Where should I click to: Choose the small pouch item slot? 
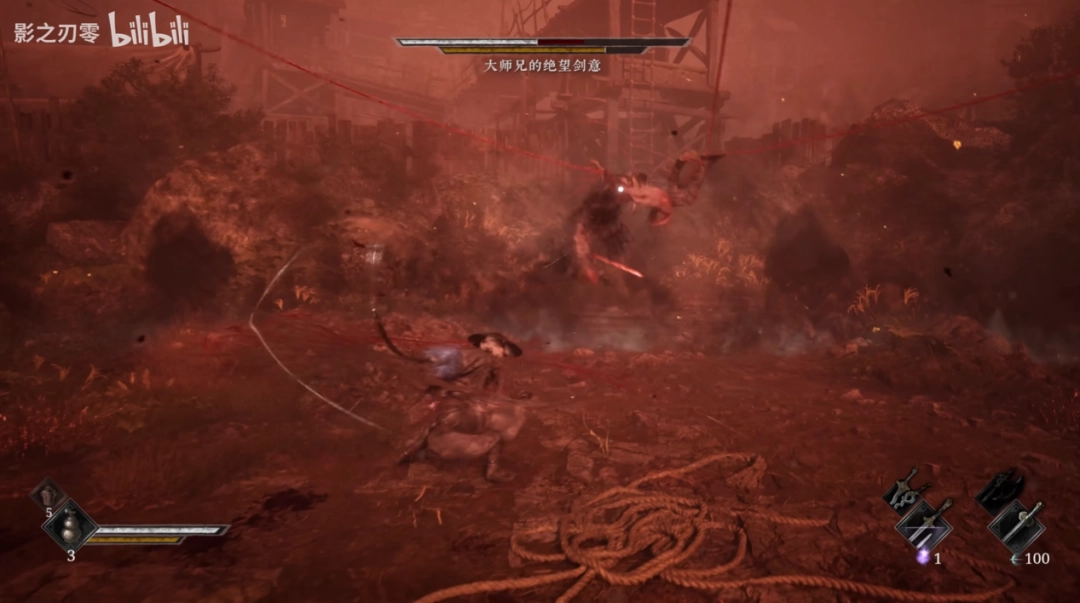point(47,494)
